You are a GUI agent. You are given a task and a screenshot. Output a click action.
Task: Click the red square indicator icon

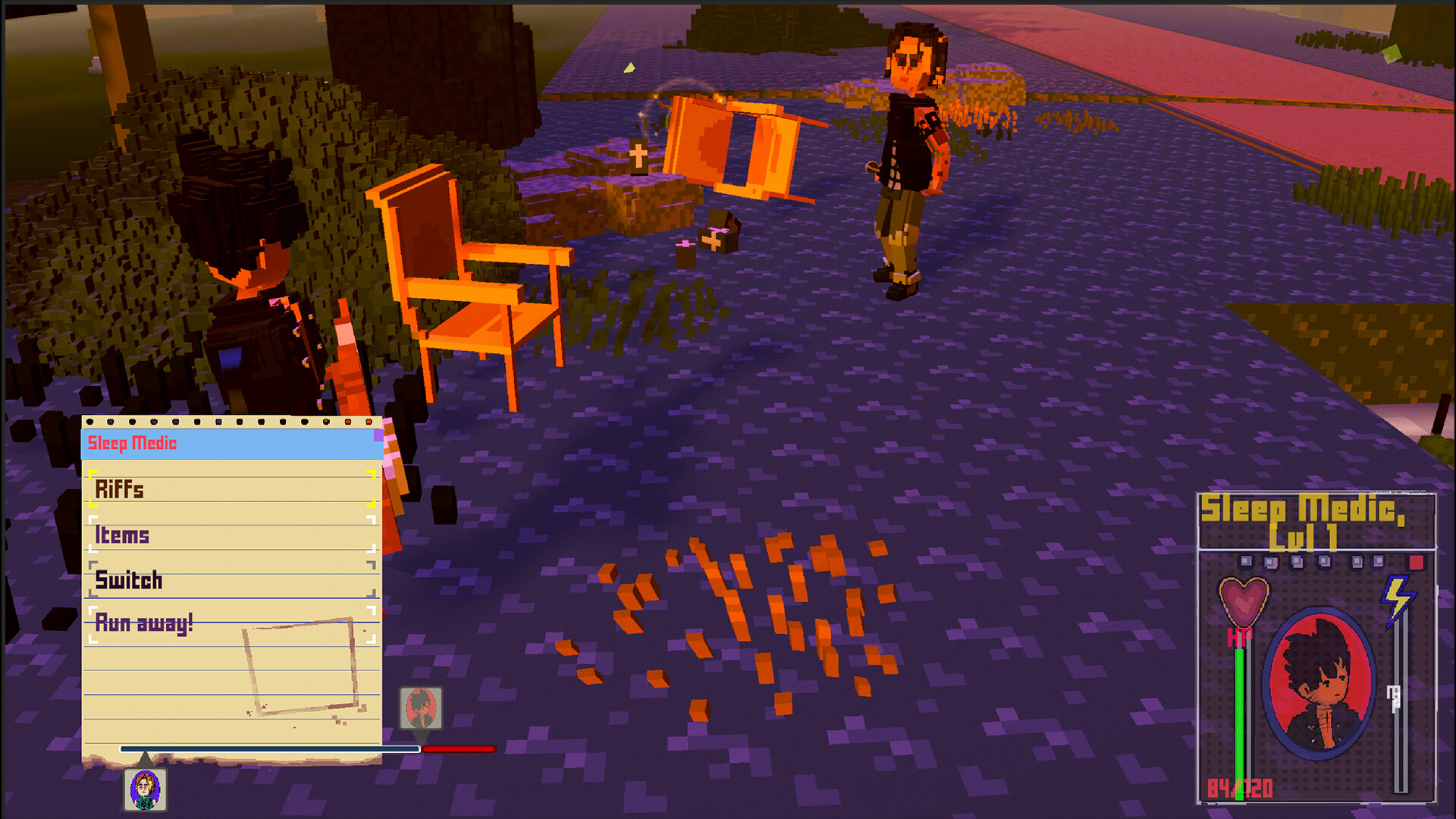pos(1417,561)
